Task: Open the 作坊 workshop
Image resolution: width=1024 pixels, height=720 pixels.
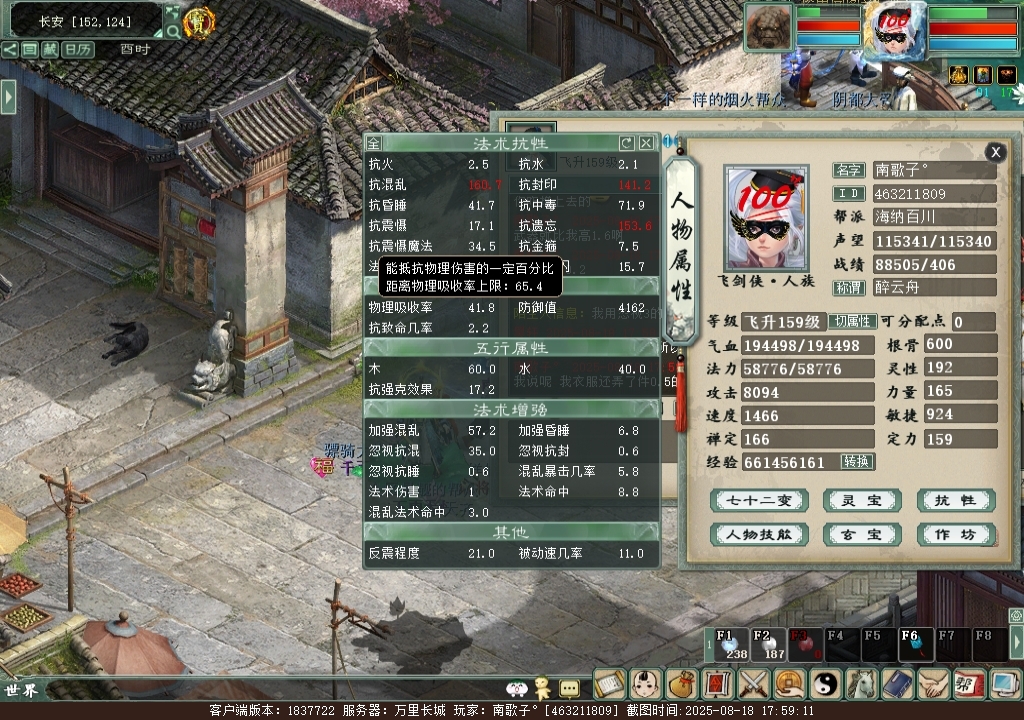Action: (x=955, y=534)
